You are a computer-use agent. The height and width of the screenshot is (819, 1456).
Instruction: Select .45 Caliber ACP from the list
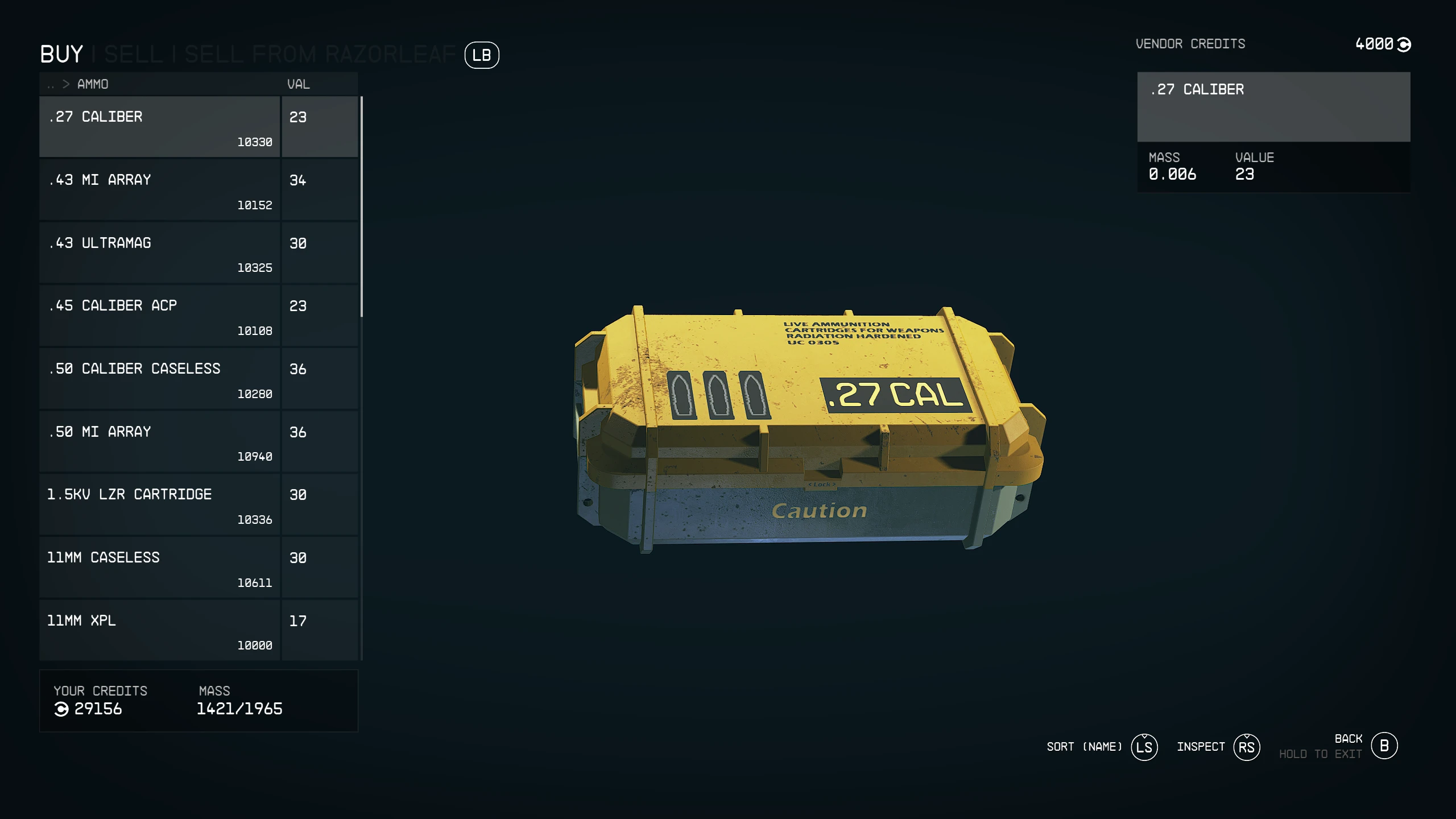159,316
